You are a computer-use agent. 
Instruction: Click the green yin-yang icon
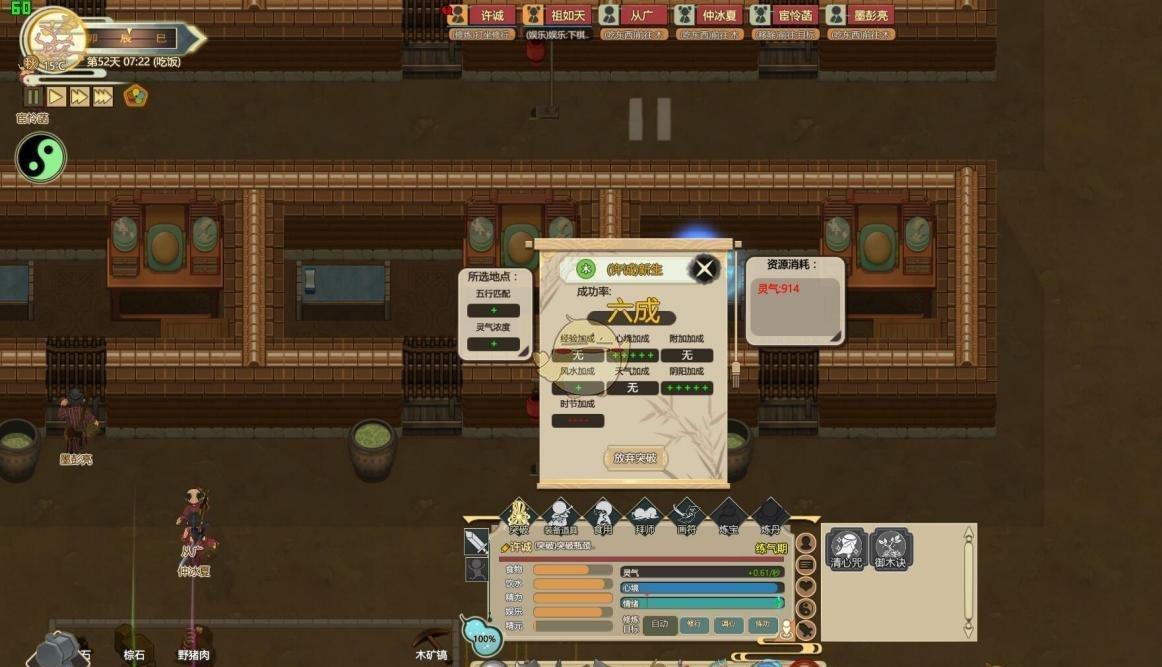41,158
